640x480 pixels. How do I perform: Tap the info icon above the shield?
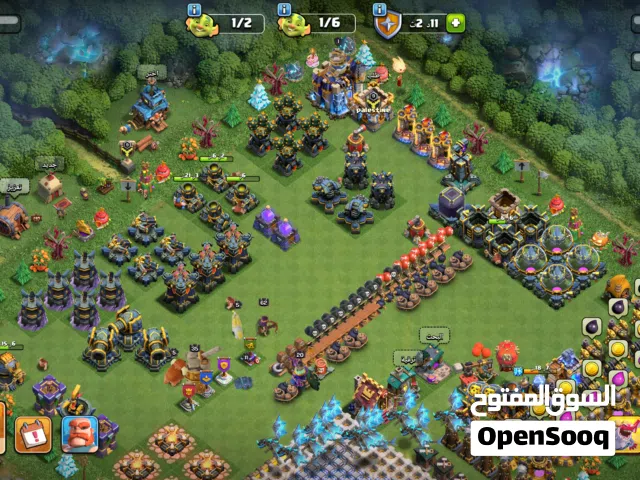point(380,8)
